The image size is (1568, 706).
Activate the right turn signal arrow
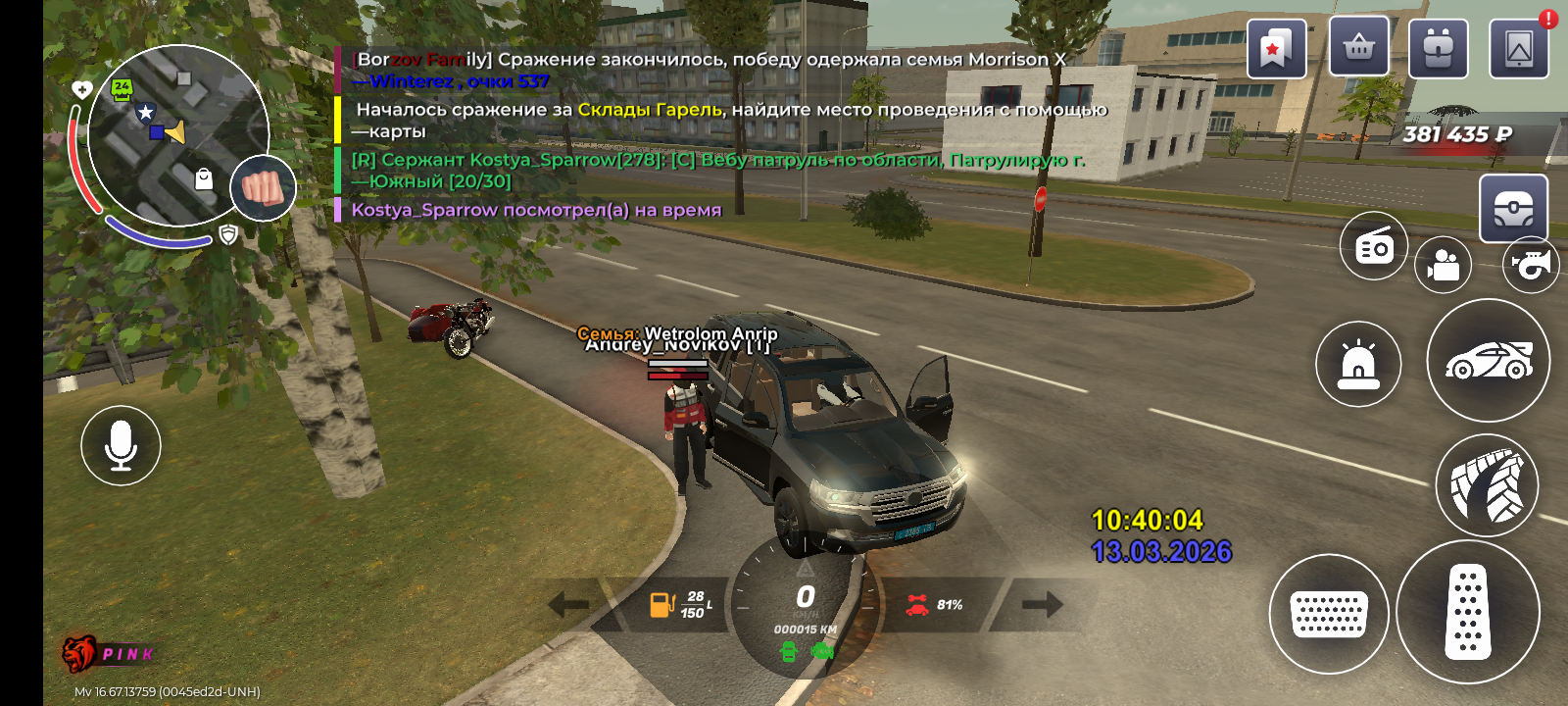point(1042,604)
